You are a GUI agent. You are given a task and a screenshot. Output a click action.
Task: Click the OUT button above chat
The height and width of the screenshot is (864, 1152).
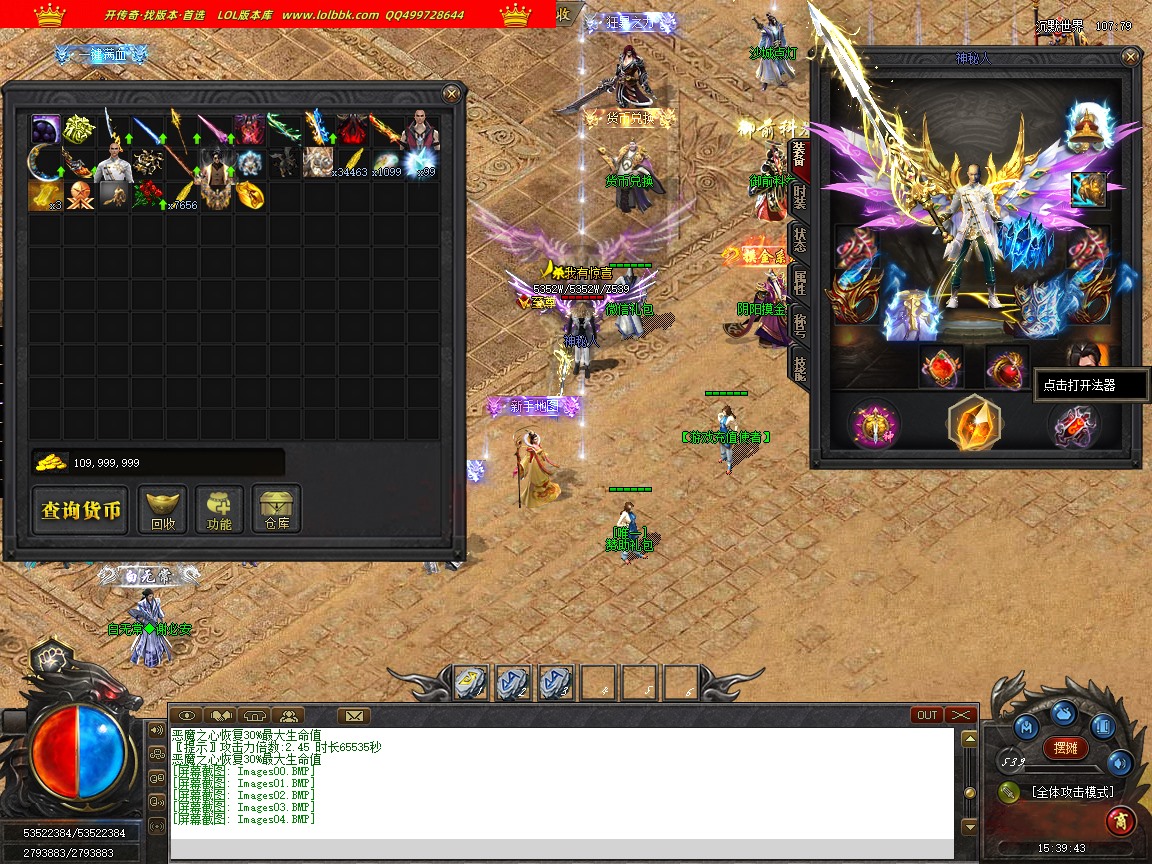click(x=927, y=715)
